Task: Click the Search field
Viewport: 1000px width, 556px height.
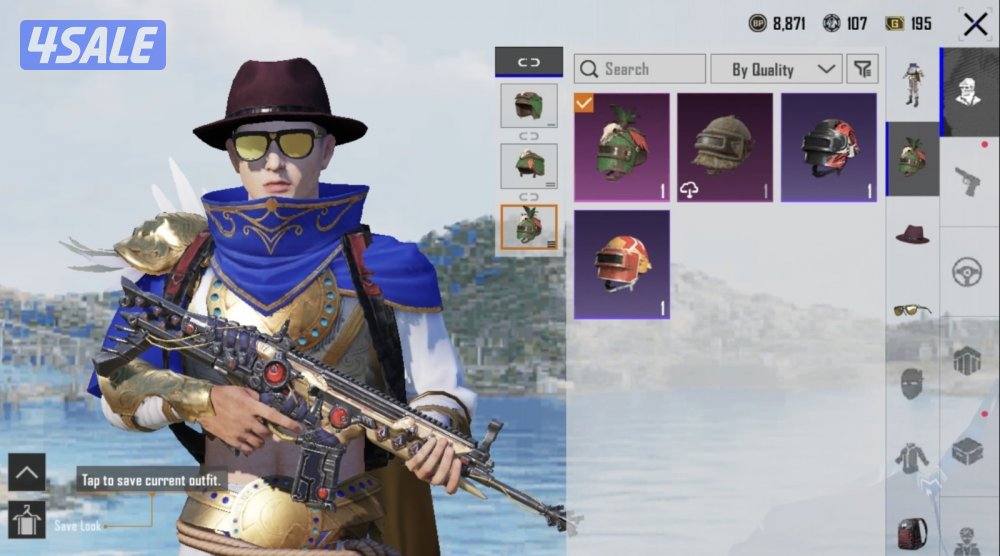Action: (x=640, y=69)
